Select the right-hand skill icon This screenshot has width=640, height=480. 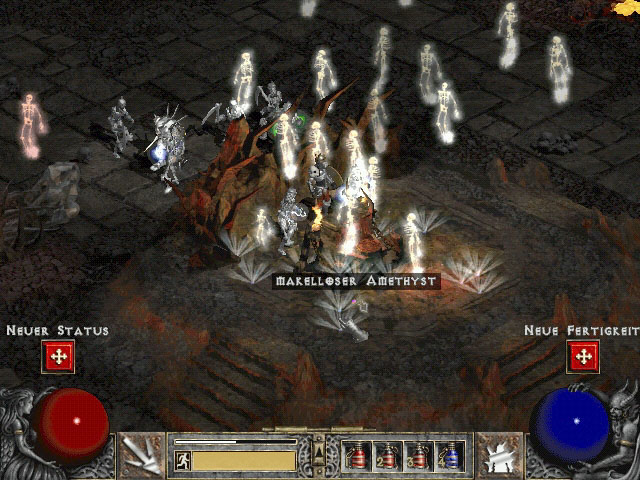click(x=499, y=455)
